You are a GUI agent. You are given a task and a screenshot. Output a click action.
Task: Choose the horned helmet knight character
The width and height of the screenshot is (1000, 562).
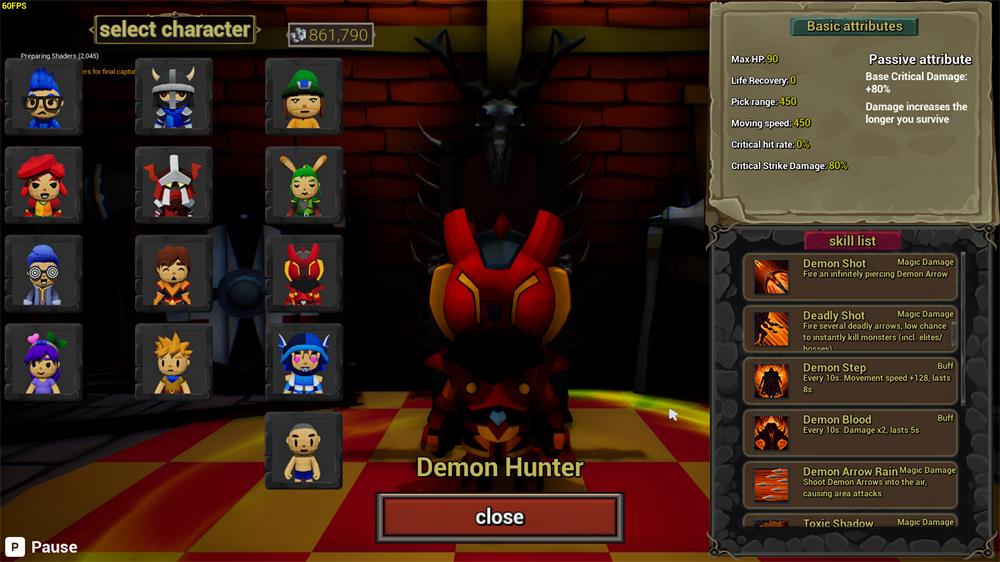(174, 97)
